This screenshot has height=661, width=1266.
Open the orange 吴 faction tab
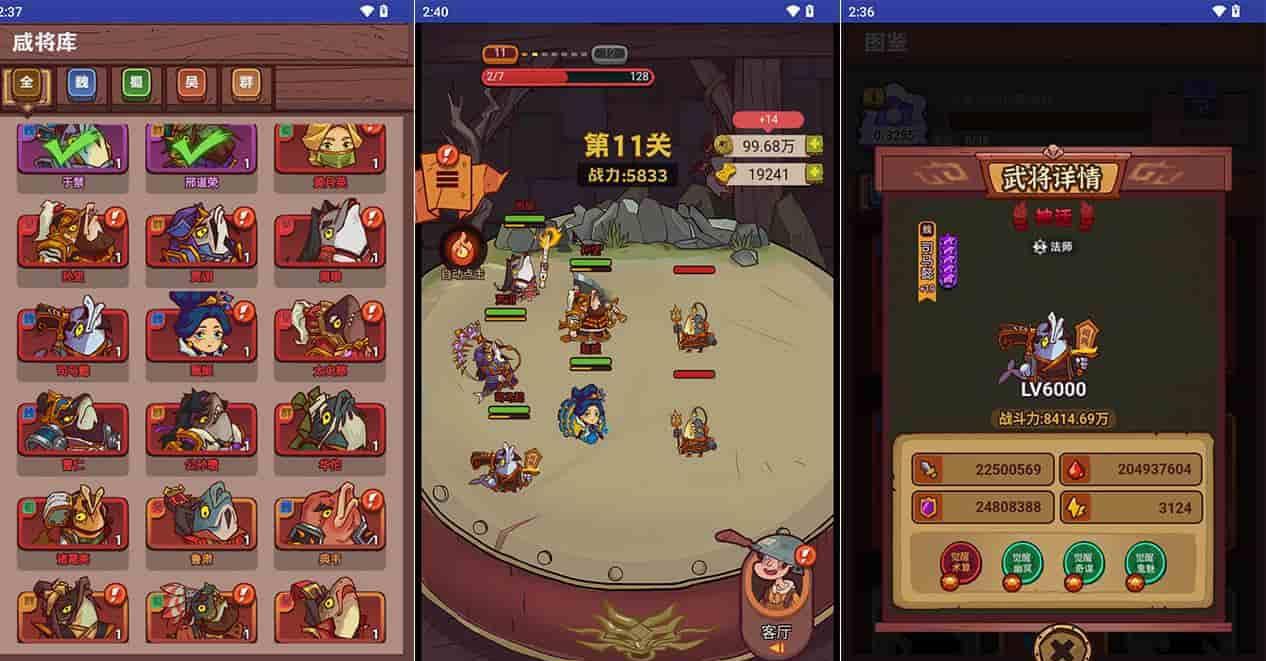coord(191,84)
